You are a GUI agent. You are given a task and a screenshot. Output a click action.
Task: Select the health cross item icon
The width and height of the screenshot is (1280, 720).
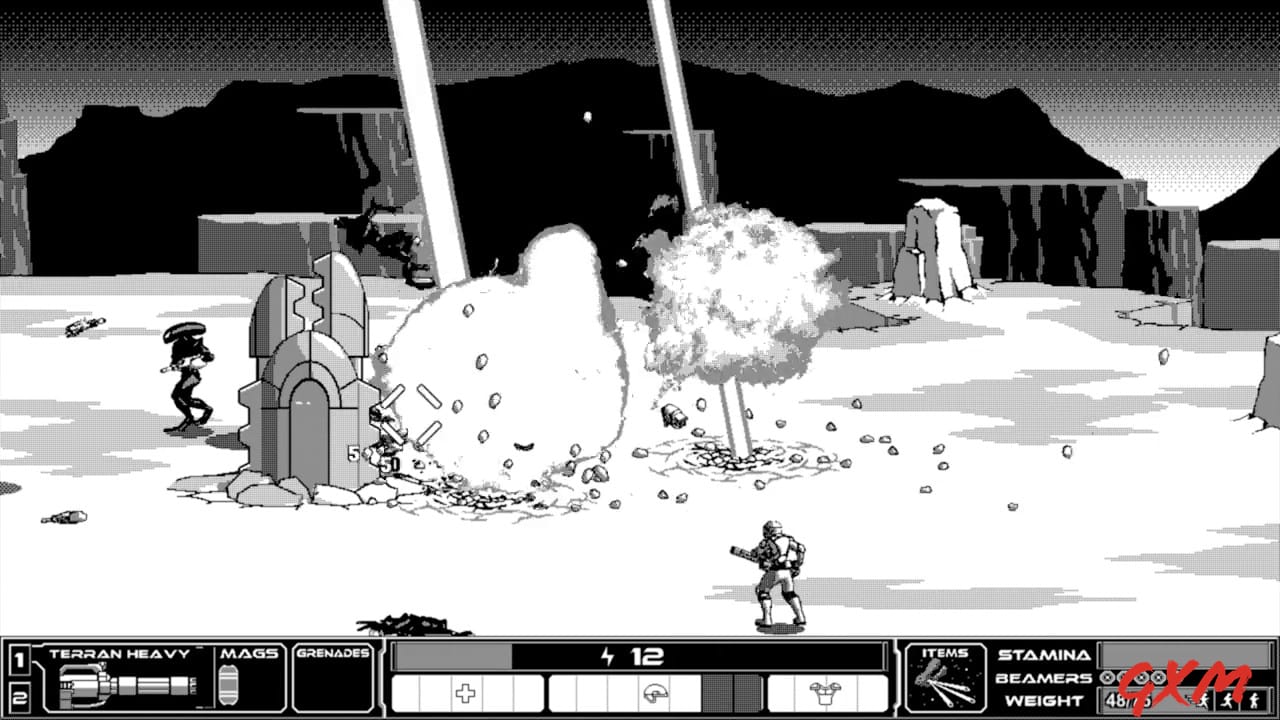coord(465,692)
